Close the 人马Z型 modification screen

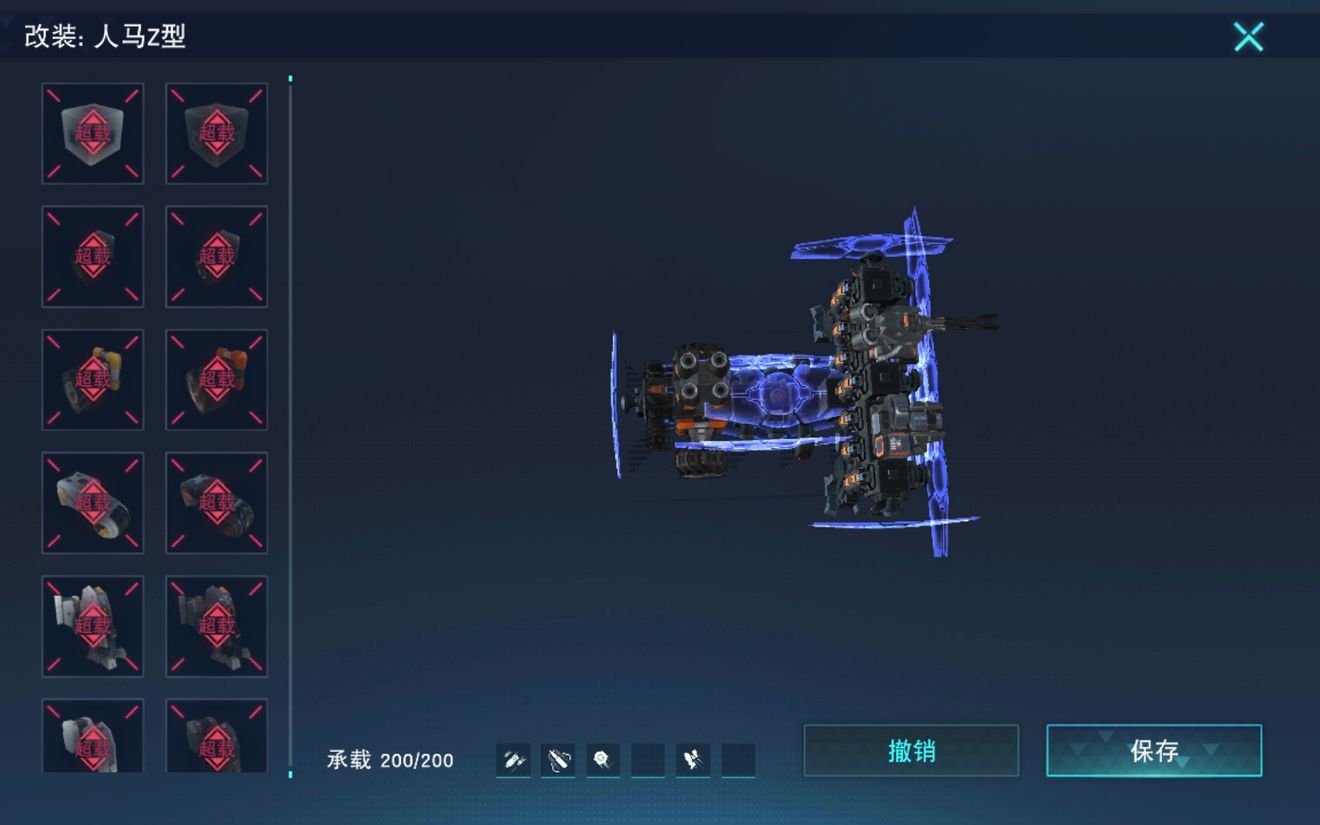point(1248,37)
